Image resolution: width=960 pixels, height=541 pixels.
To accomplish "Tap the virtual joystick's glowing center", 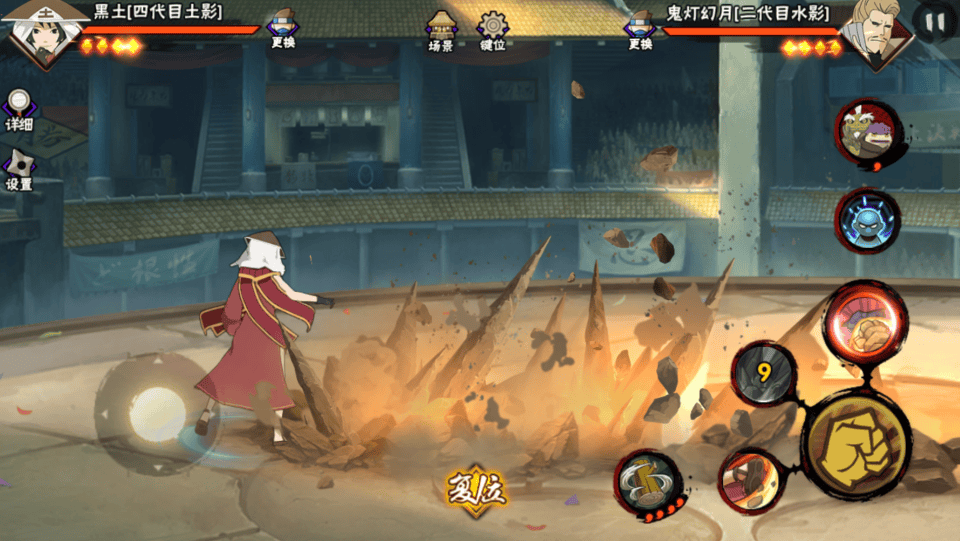I will click(x=157, y=412).
